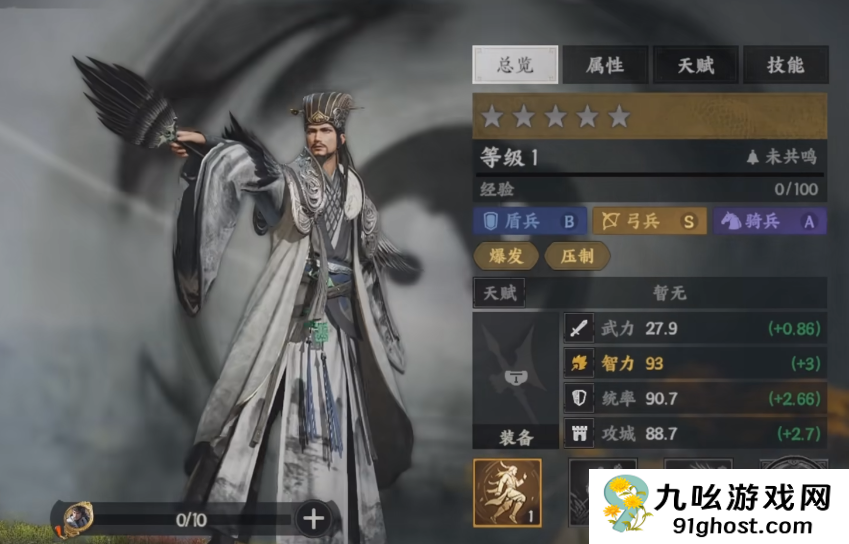Select the golden running-figure skill icon
Image resolution: width=849 pixels, height=544 pixels.
[507, 492]
